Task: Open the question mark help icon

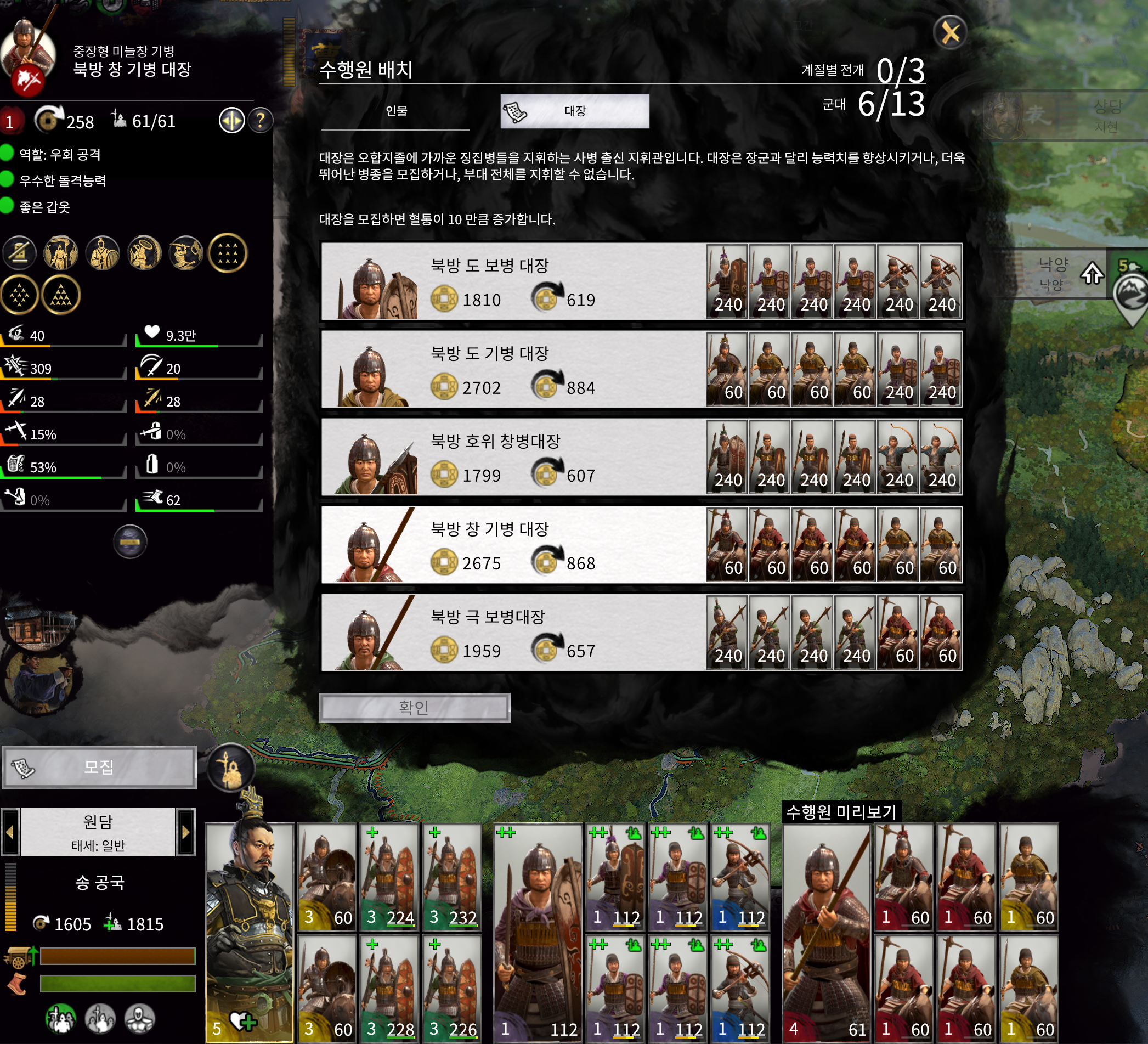Action: 261,121
